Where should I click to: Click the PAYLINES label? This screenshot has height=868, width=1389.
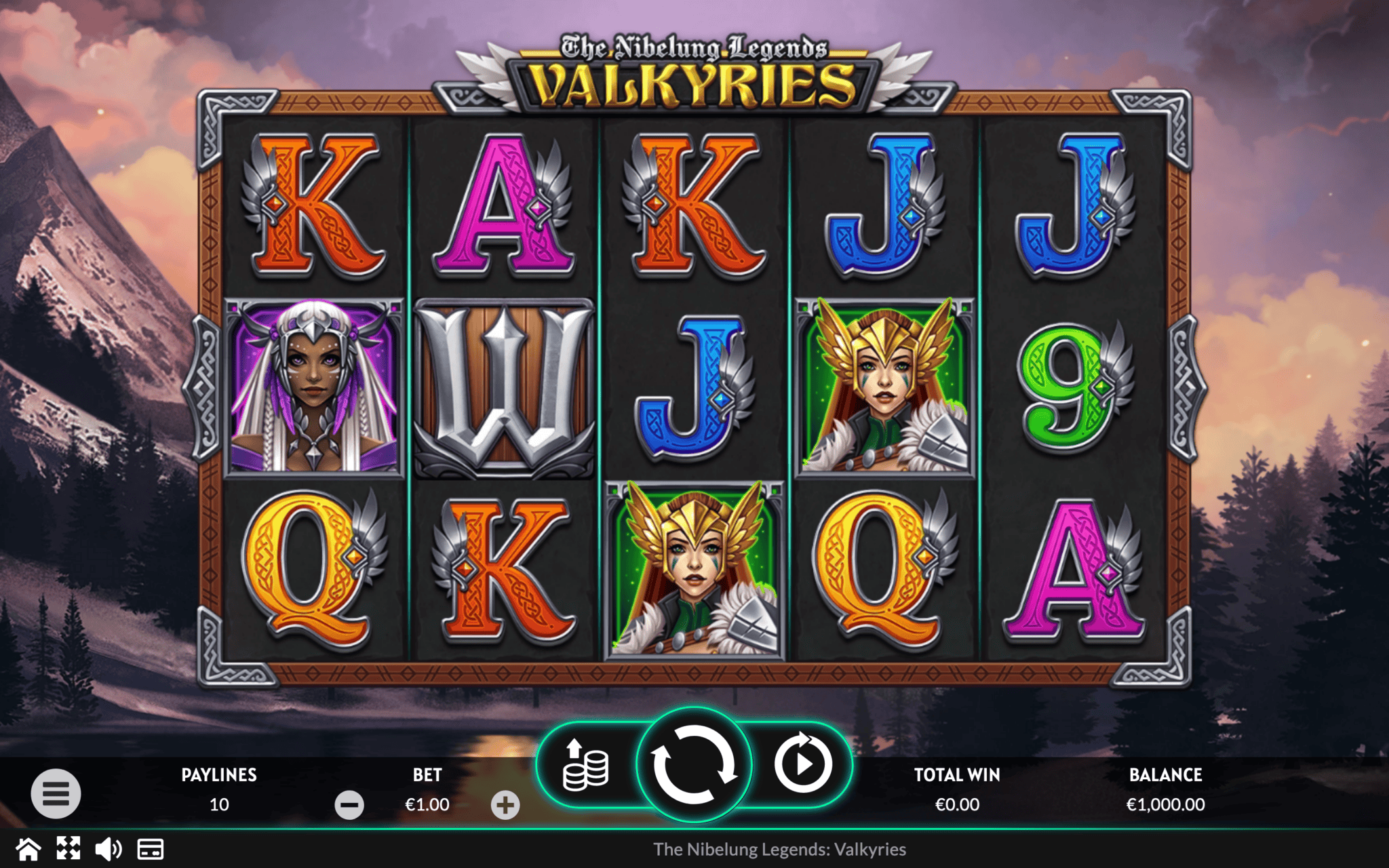click(x=218, y=775)
